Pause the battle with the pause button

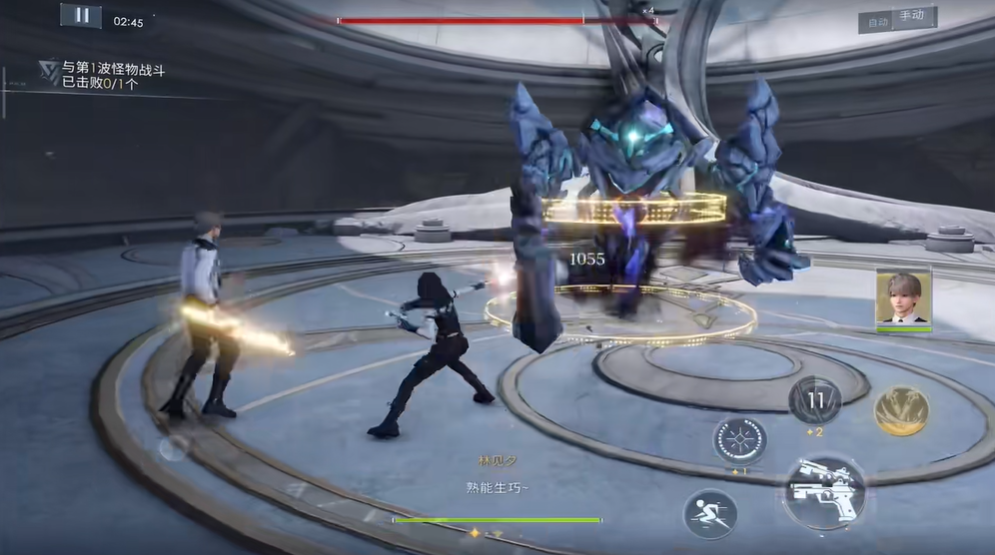click(81, 15)
